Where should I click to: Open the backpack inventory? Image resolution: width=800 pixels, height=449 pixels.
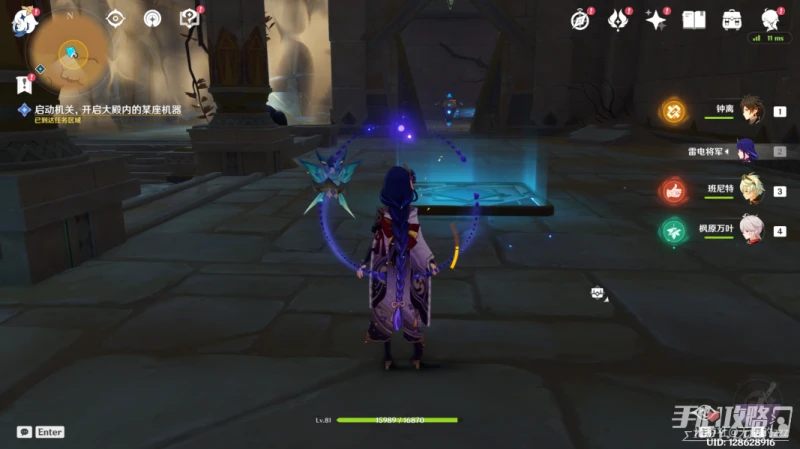coord(732,19)
